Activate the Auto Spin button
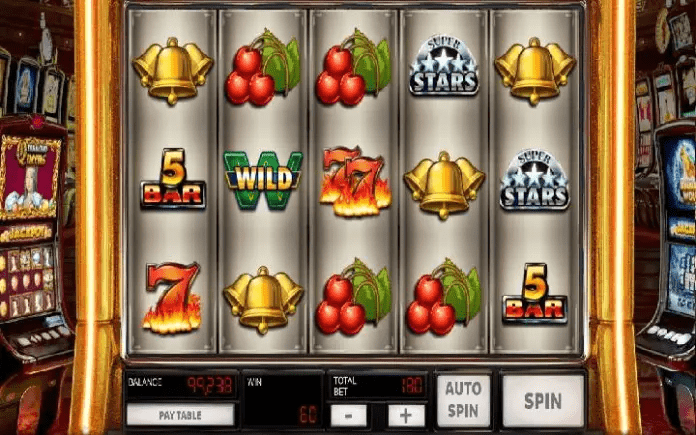This screenshot has width=696, height=435. (463, 401)
